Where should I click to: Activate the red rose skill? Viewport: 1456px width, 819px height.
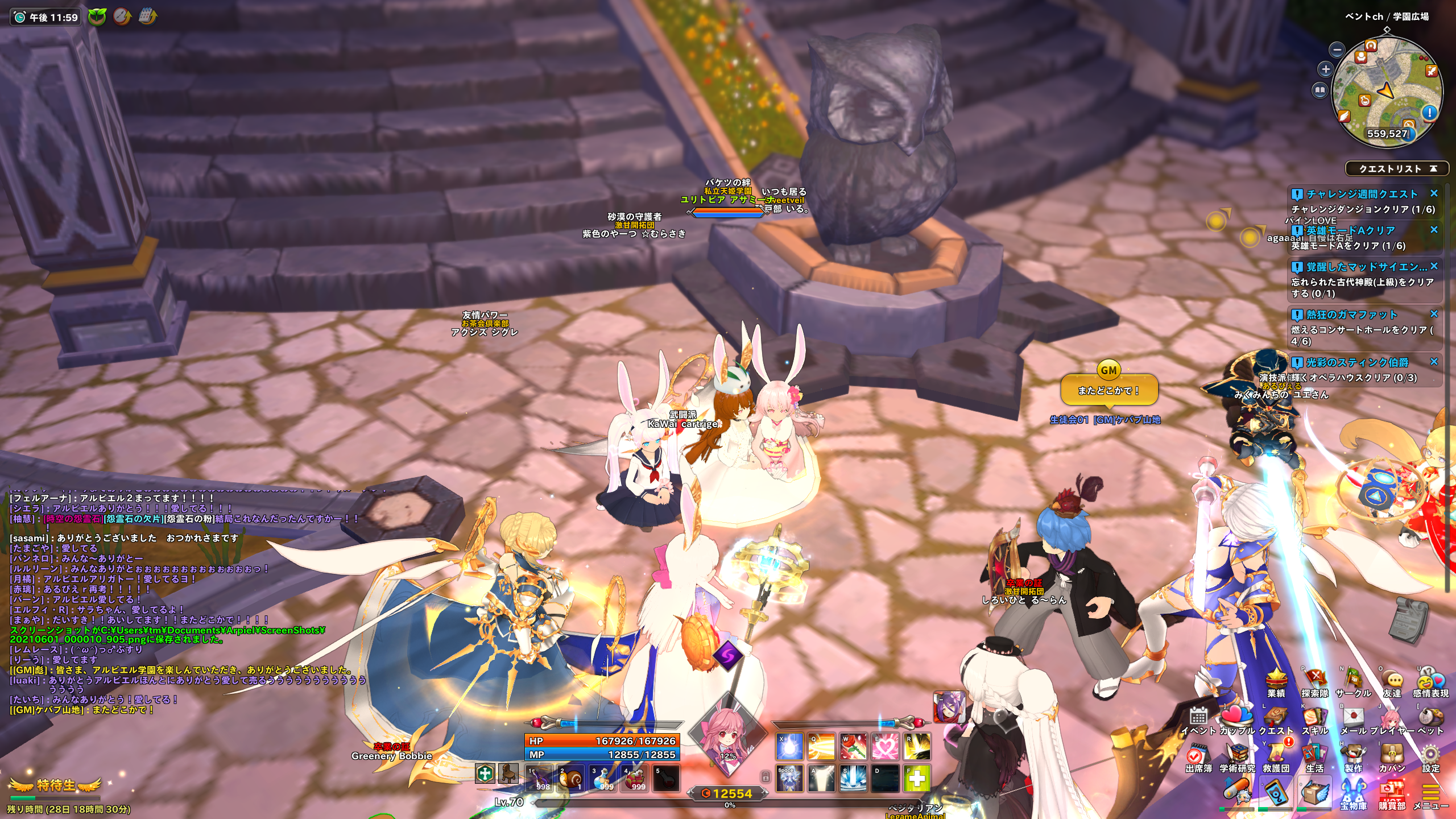853,746
